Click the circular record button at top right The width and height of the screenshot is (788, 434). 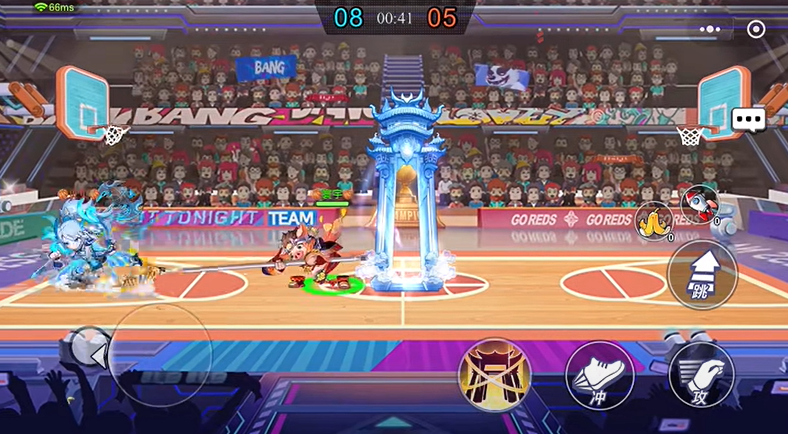tap(756, 29)
